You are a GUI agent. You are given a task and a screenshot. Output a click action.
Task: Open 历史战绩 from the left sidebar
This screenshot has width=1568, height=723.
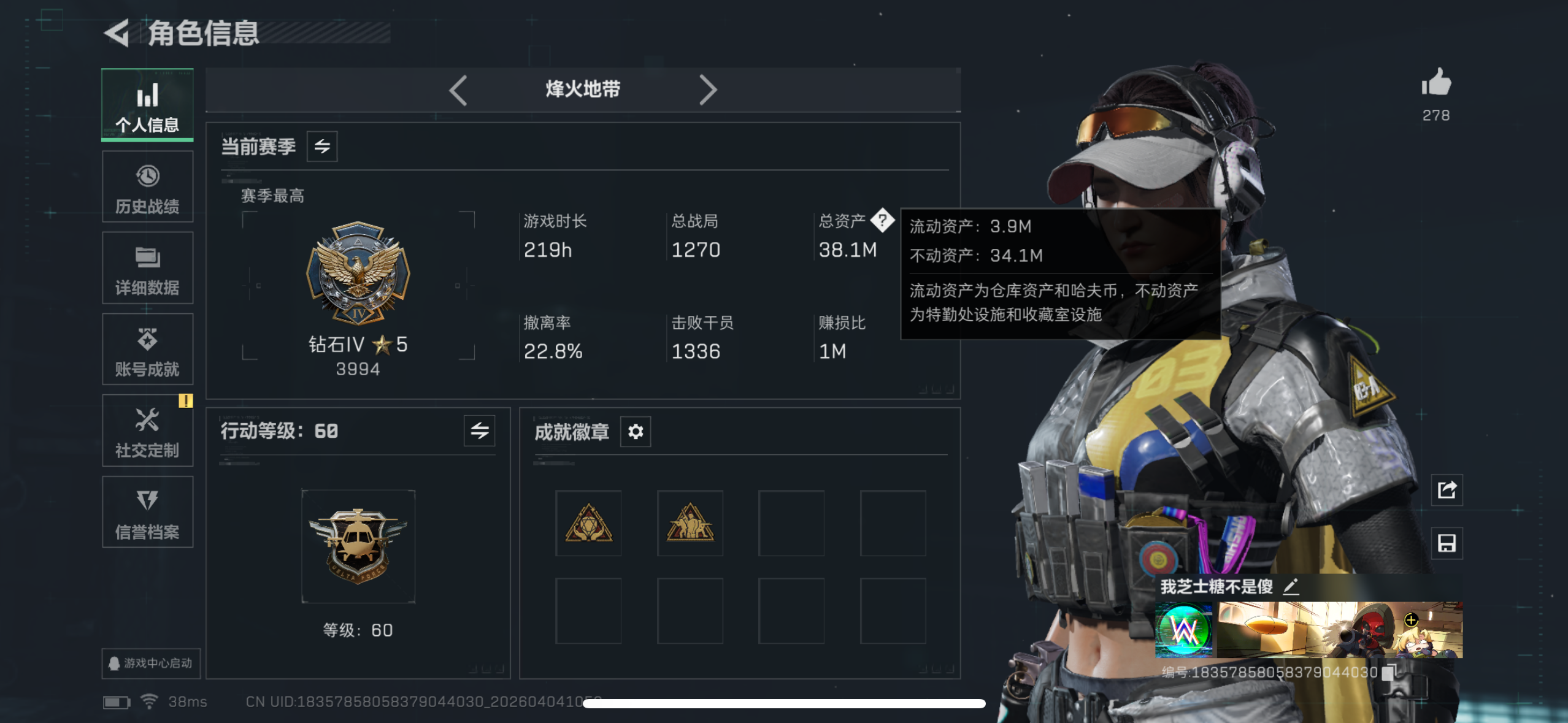point(147,186)
